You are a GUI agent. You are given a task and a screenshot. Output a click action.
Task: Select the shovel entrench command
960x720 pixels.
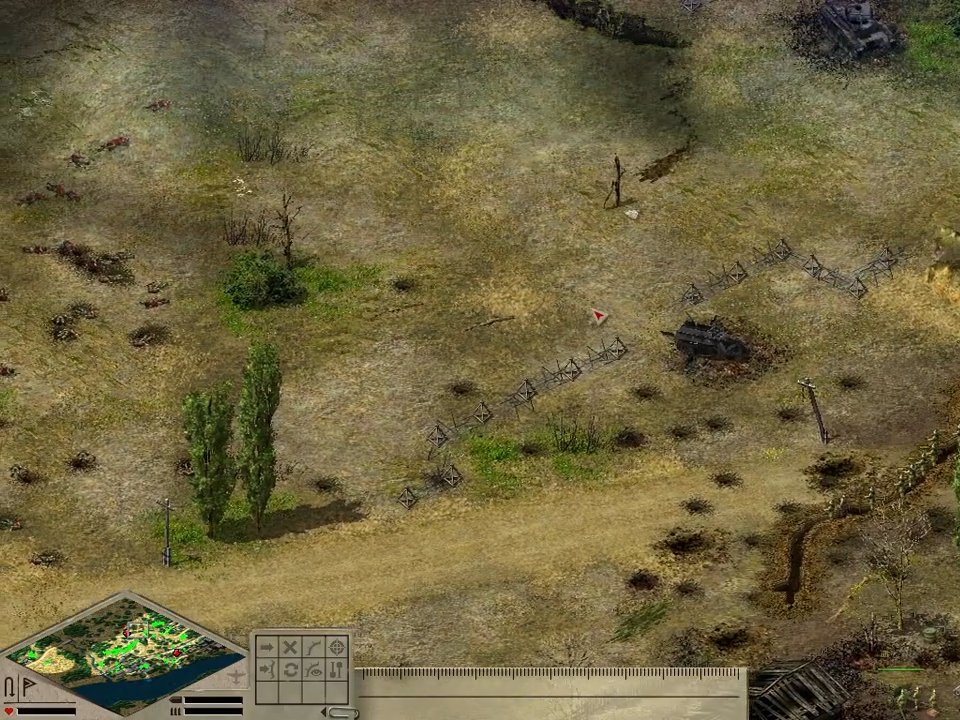[337, 670]
